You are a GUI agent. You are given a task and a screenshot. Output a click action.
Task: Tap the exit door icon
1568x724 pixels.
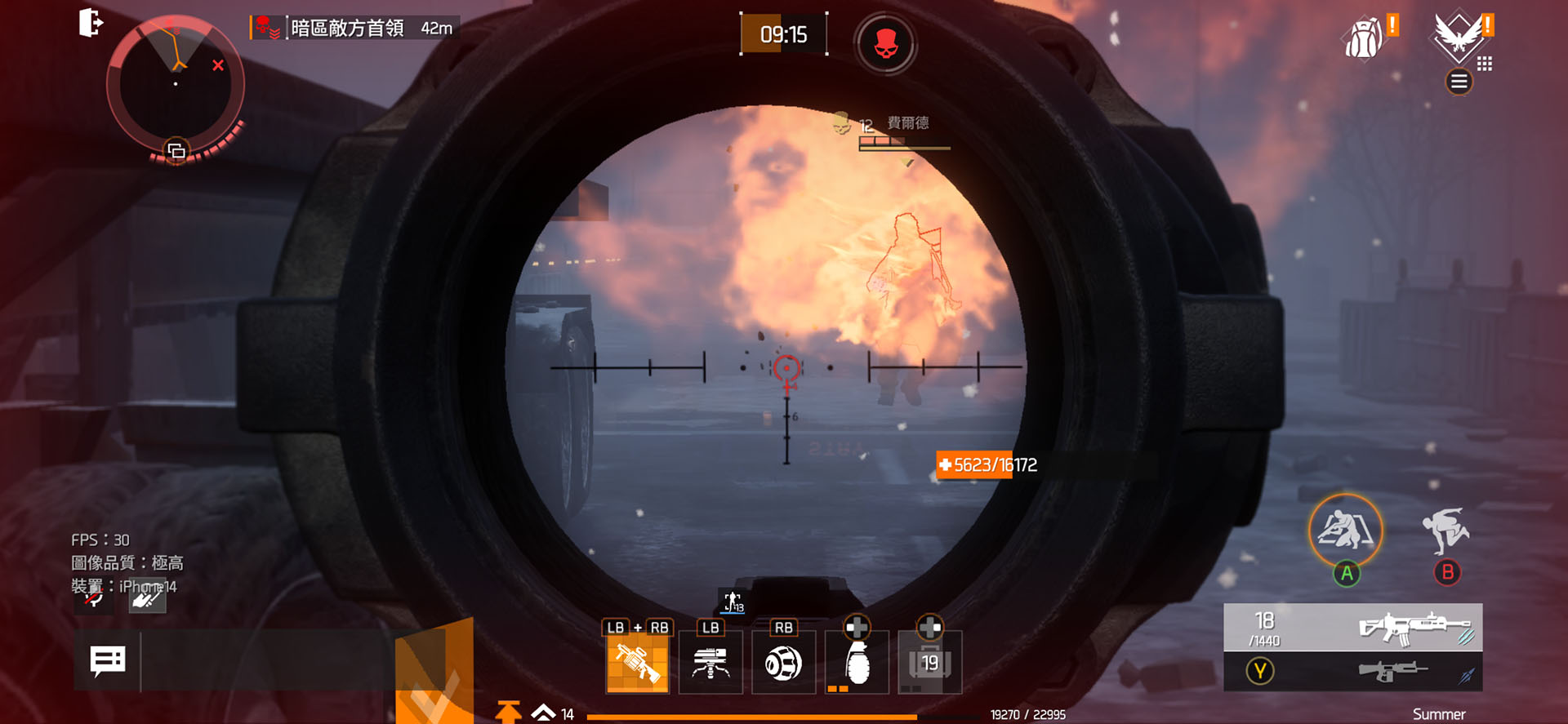tap(91, 23)
